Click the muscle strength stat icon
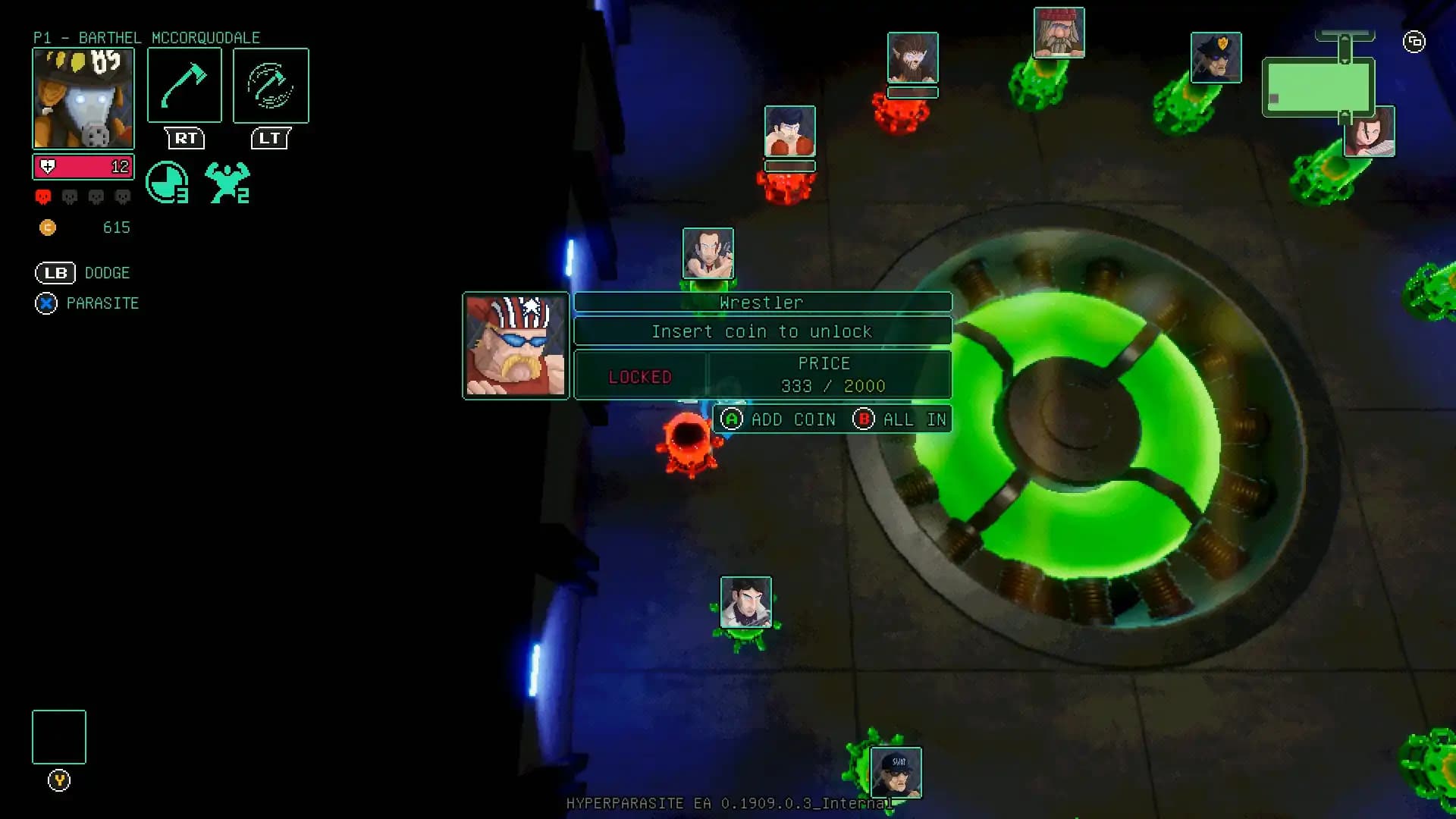1456x819 pixels. [x=227, y=180]
